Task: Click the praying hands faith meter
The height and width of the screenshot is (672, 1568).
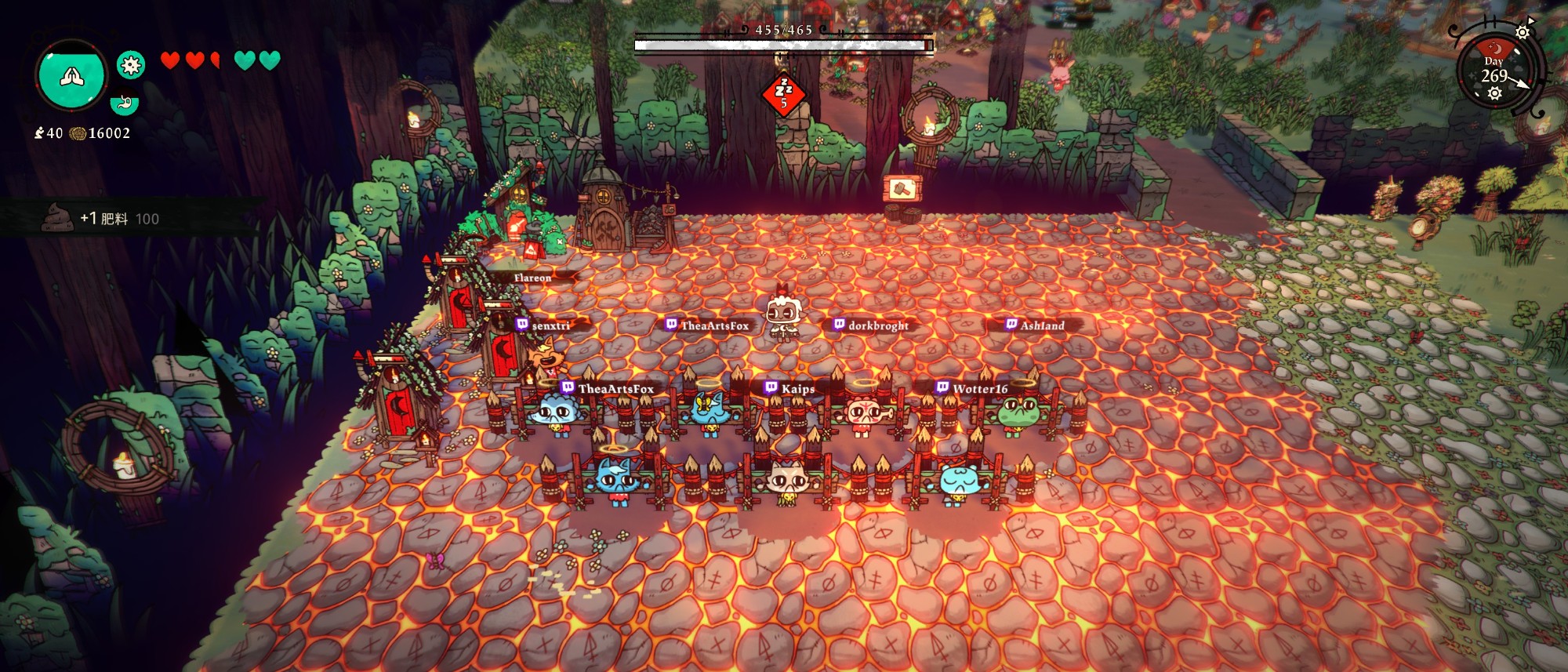Action: [71, 76]
